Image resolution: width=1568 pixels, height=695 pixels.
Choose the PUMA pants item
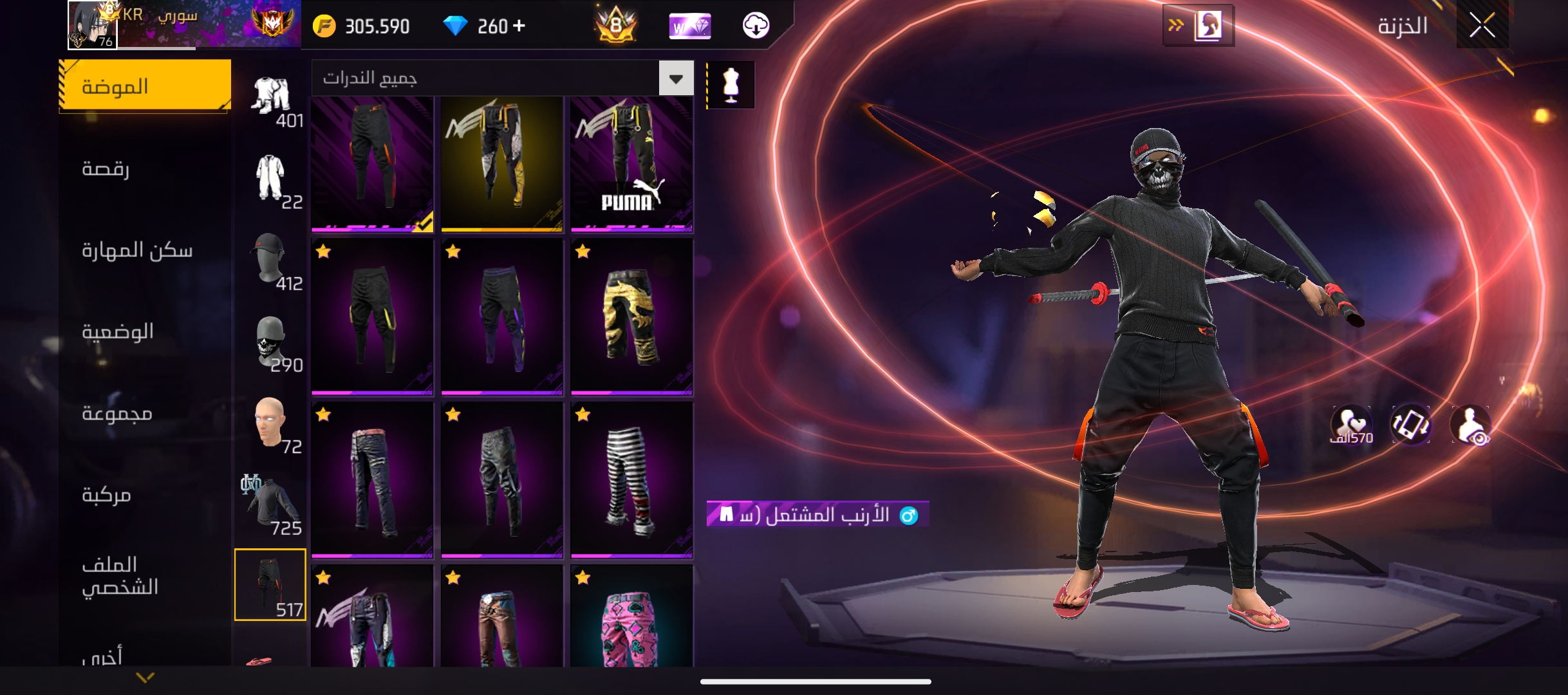[x=631, y=163]
